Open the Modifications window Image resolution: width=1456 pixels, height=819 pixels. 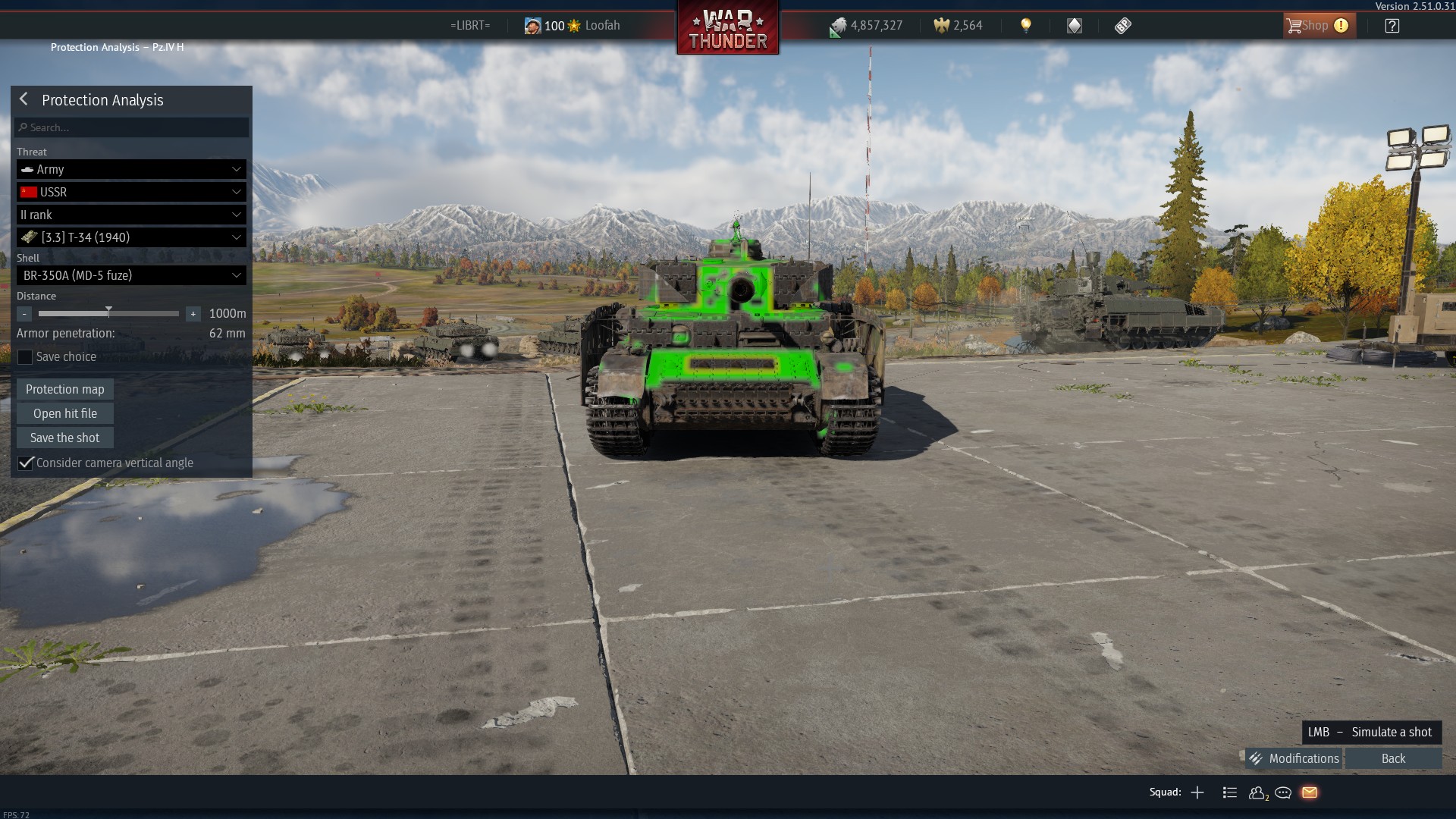[1294, 758]
